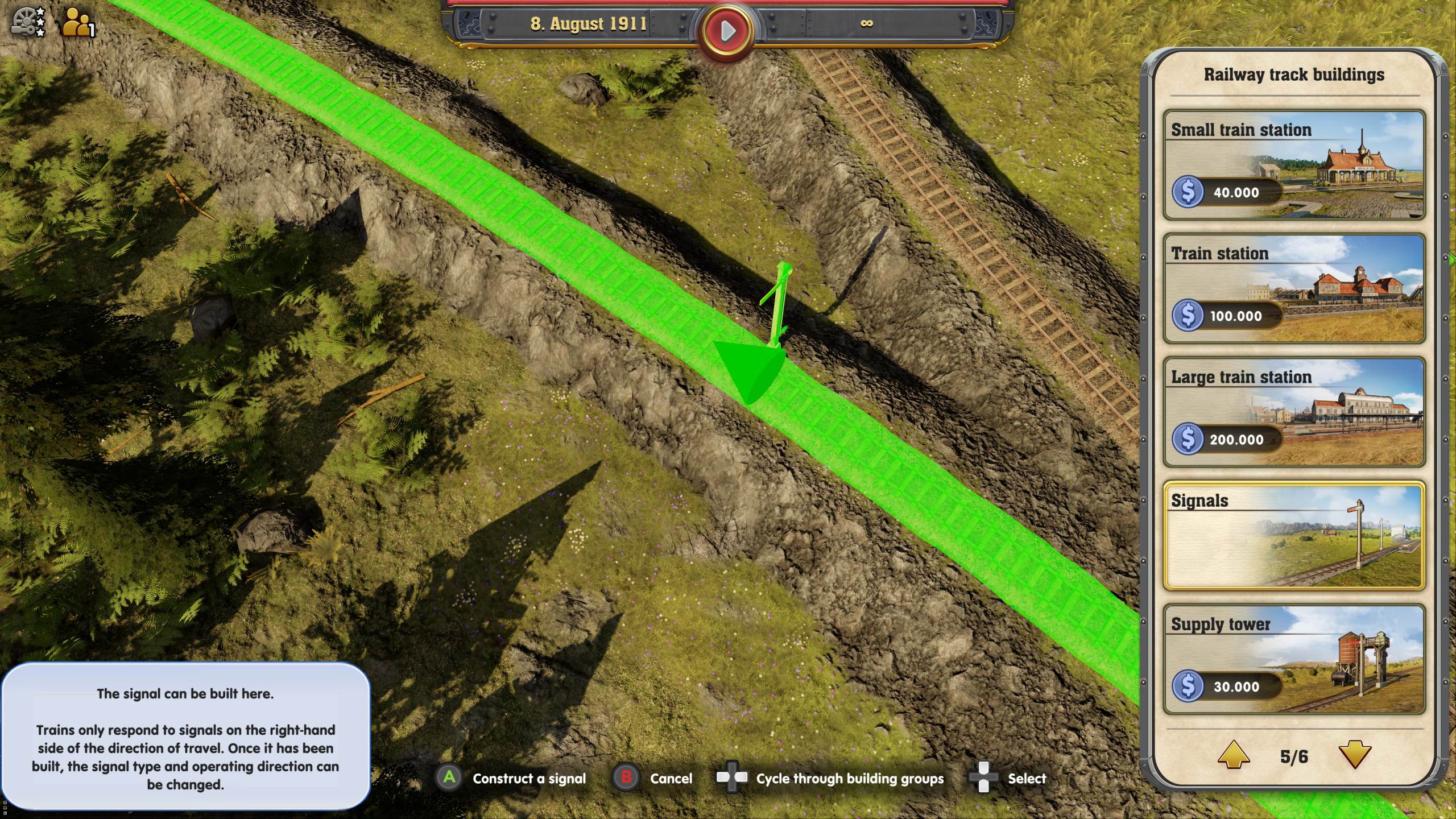Click the D-pad Select prompt icon

click(985, 778)
